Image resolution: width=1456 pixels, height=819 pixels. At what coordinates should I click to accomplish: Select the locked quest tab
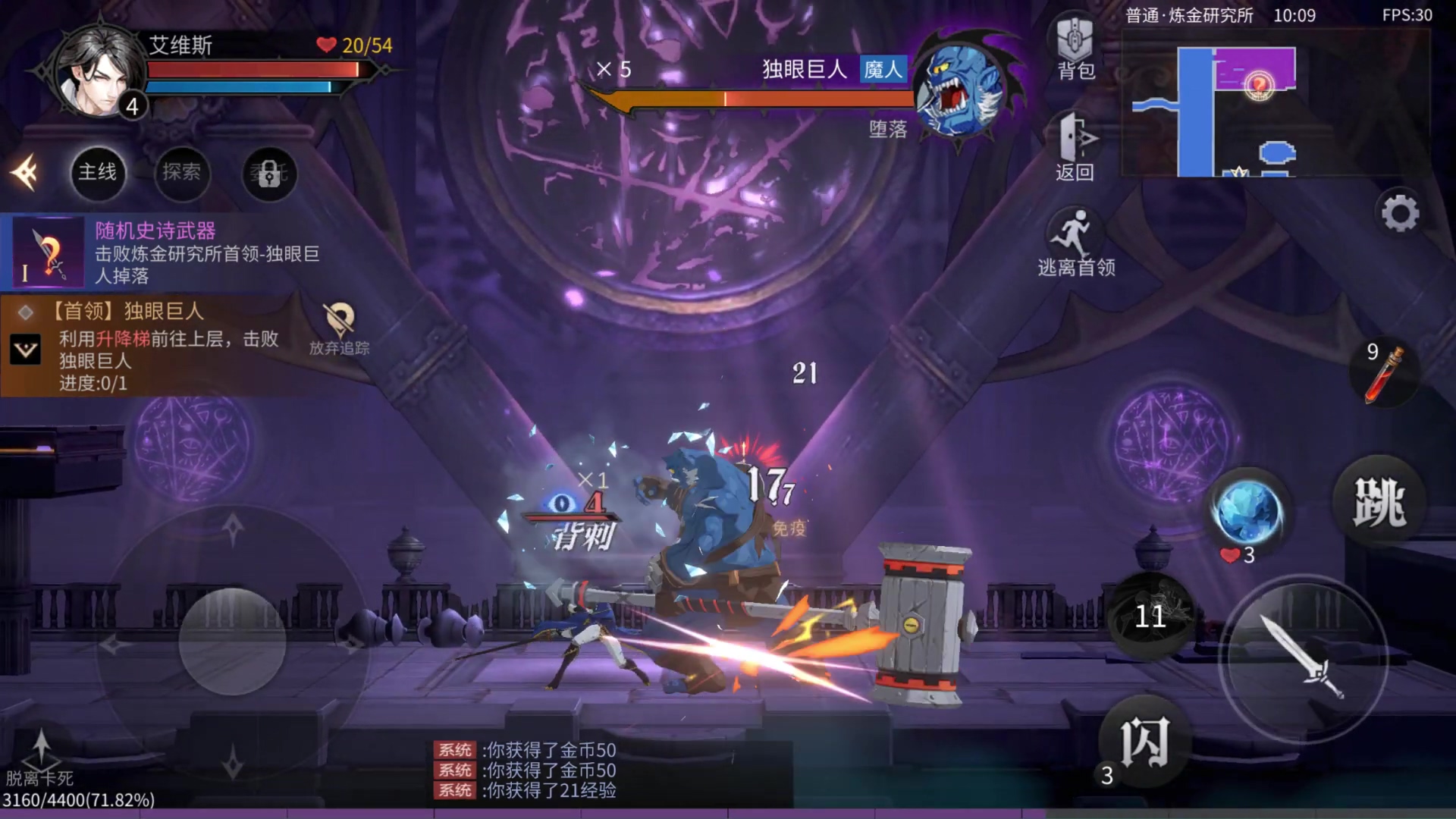[268, 174]
